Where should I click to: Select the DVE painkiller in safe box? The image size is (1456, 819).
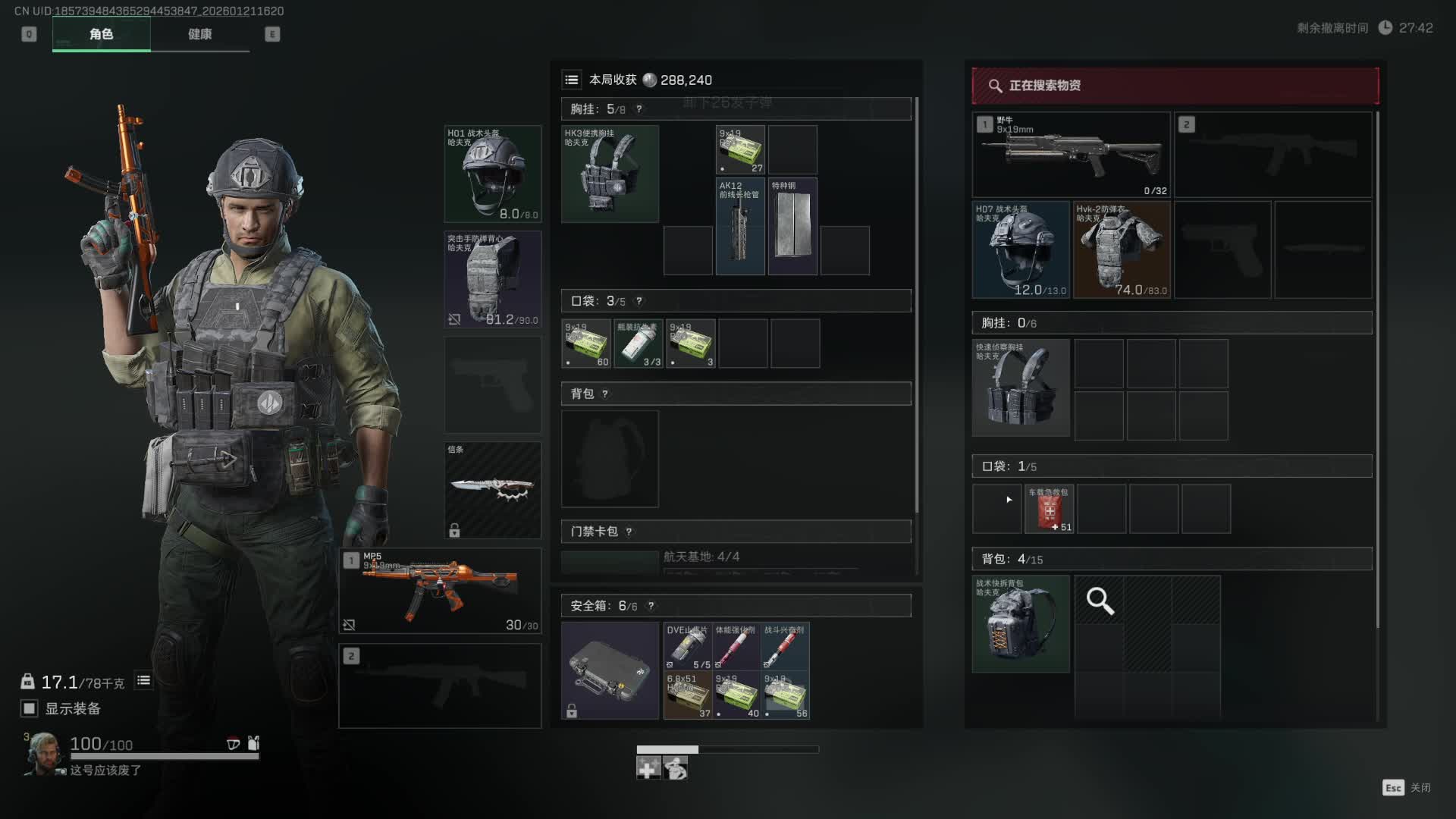pyautogui.click(x=688, y=646)
